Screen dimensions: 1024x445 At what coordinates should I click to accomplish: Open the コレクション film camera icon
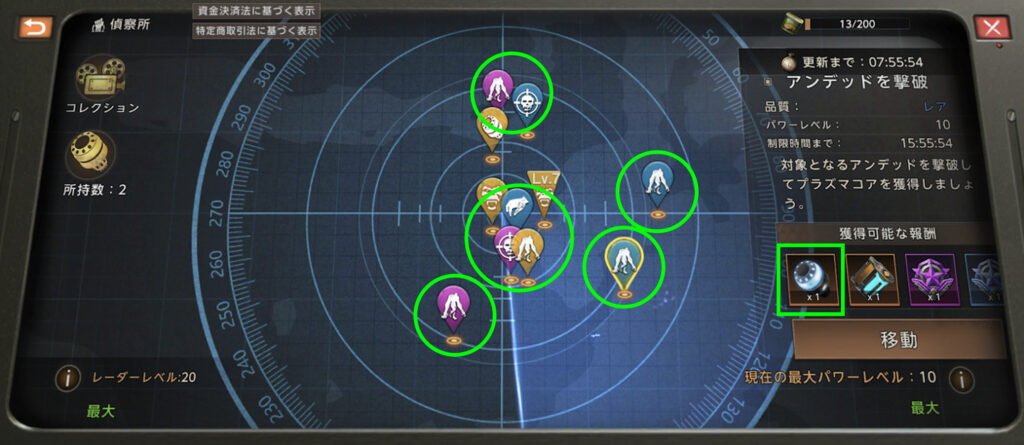point(92,74)
